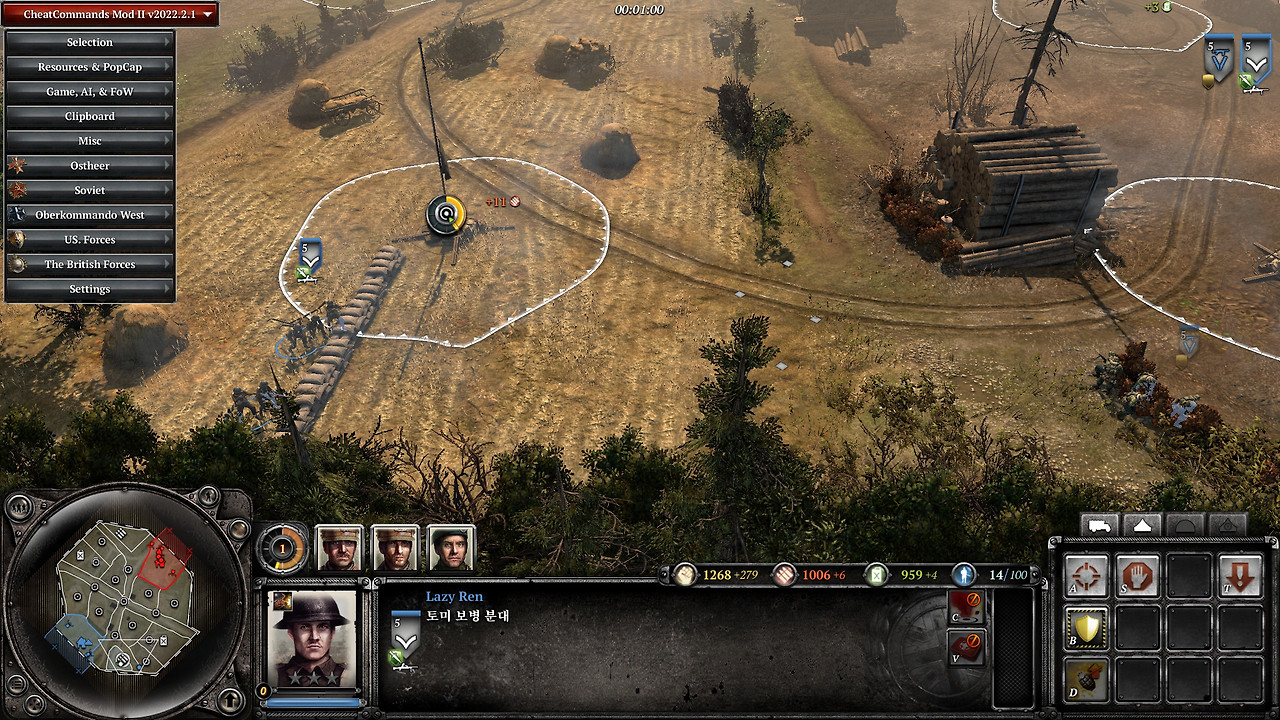Choose the Soviet faction entry
Viewport: 1280px width, 720px height.
point(90,190)
